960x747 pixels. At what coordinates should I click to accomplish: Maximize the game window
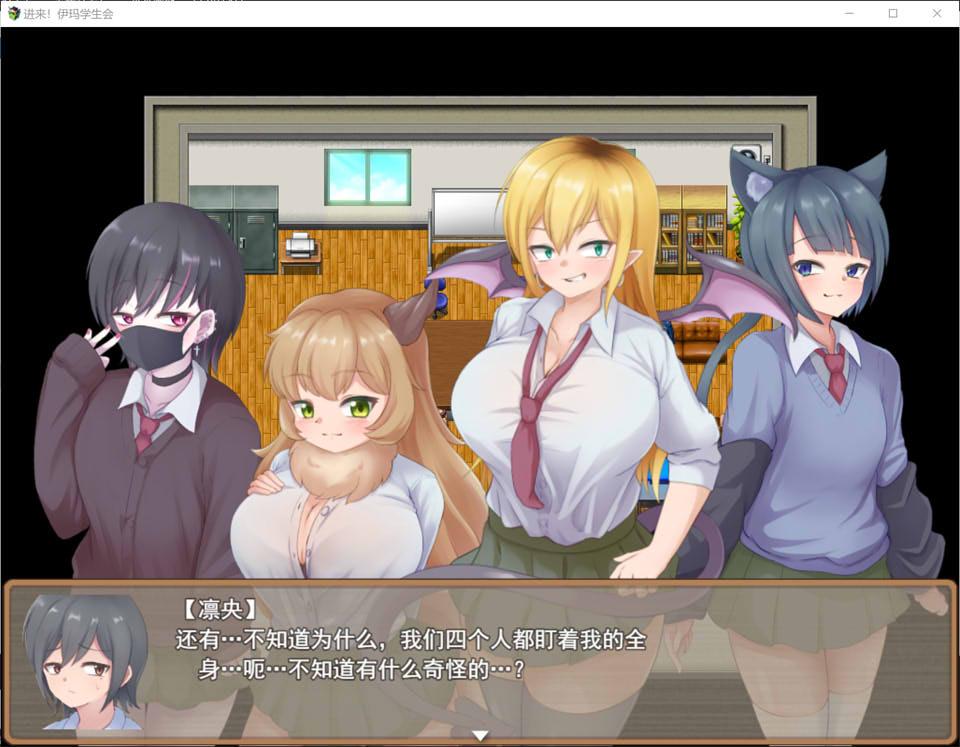tap(893, 13)
